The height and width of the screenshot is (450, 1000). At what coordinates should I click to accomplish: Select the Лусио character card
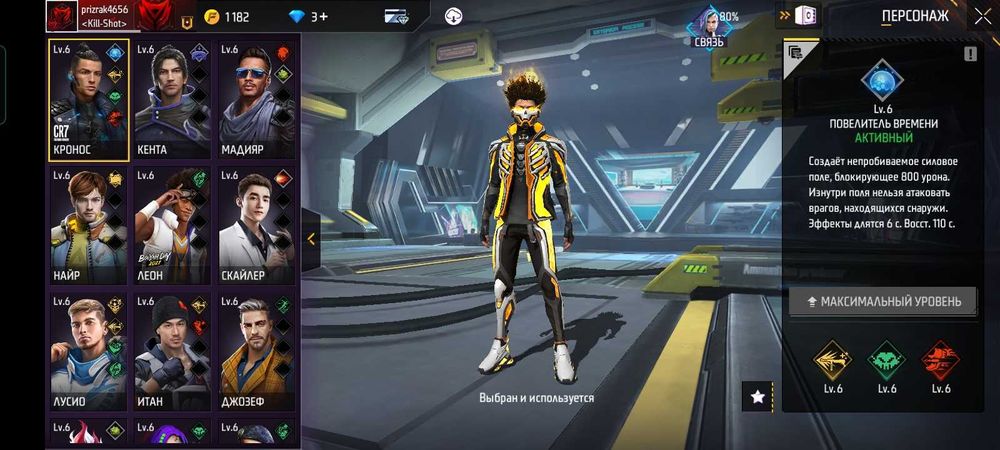coord(89,352)
